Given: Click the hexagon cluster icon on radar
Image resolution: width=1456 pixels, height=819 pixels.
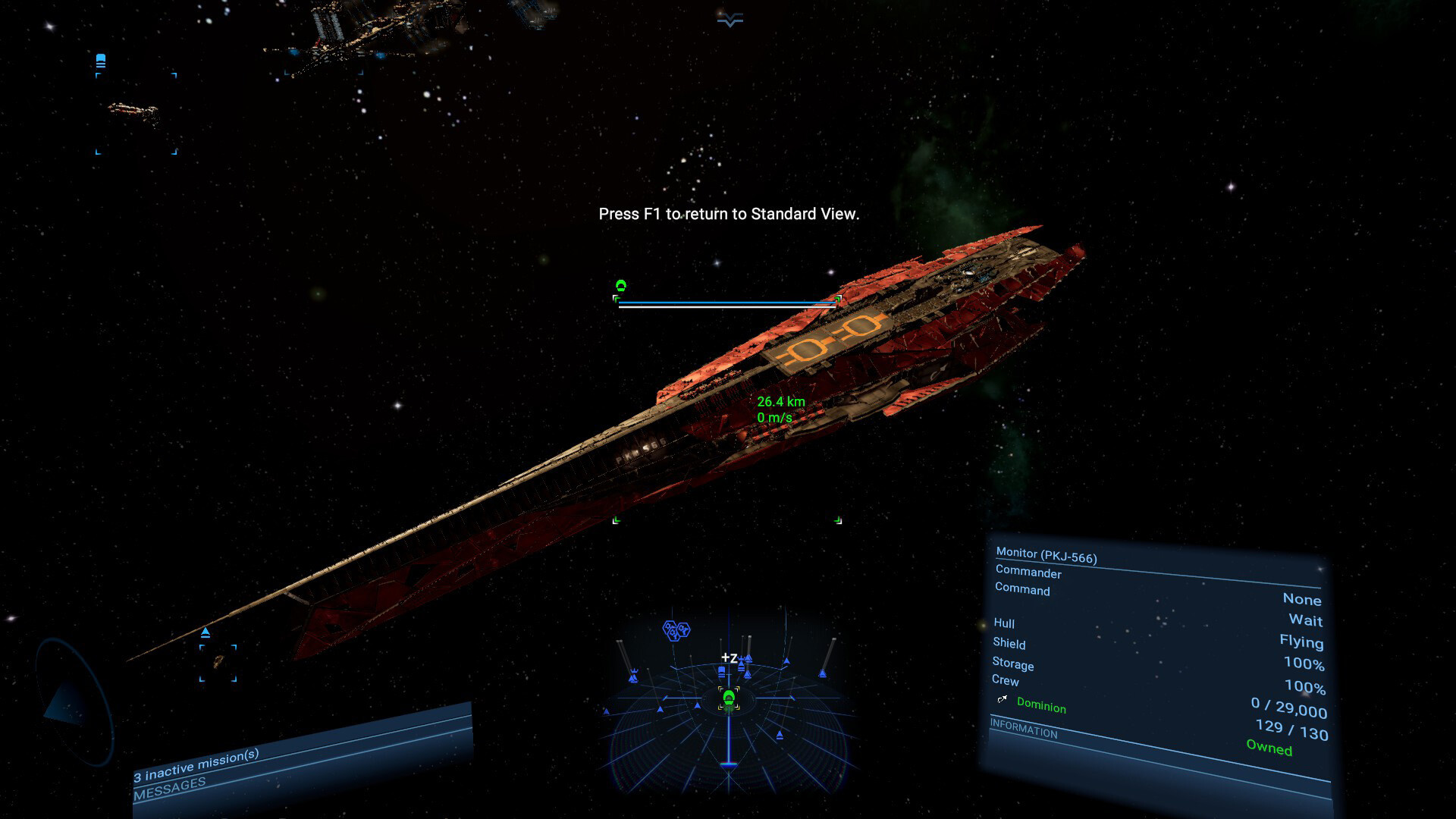Looking at the screenshot, I should (676, 630).
